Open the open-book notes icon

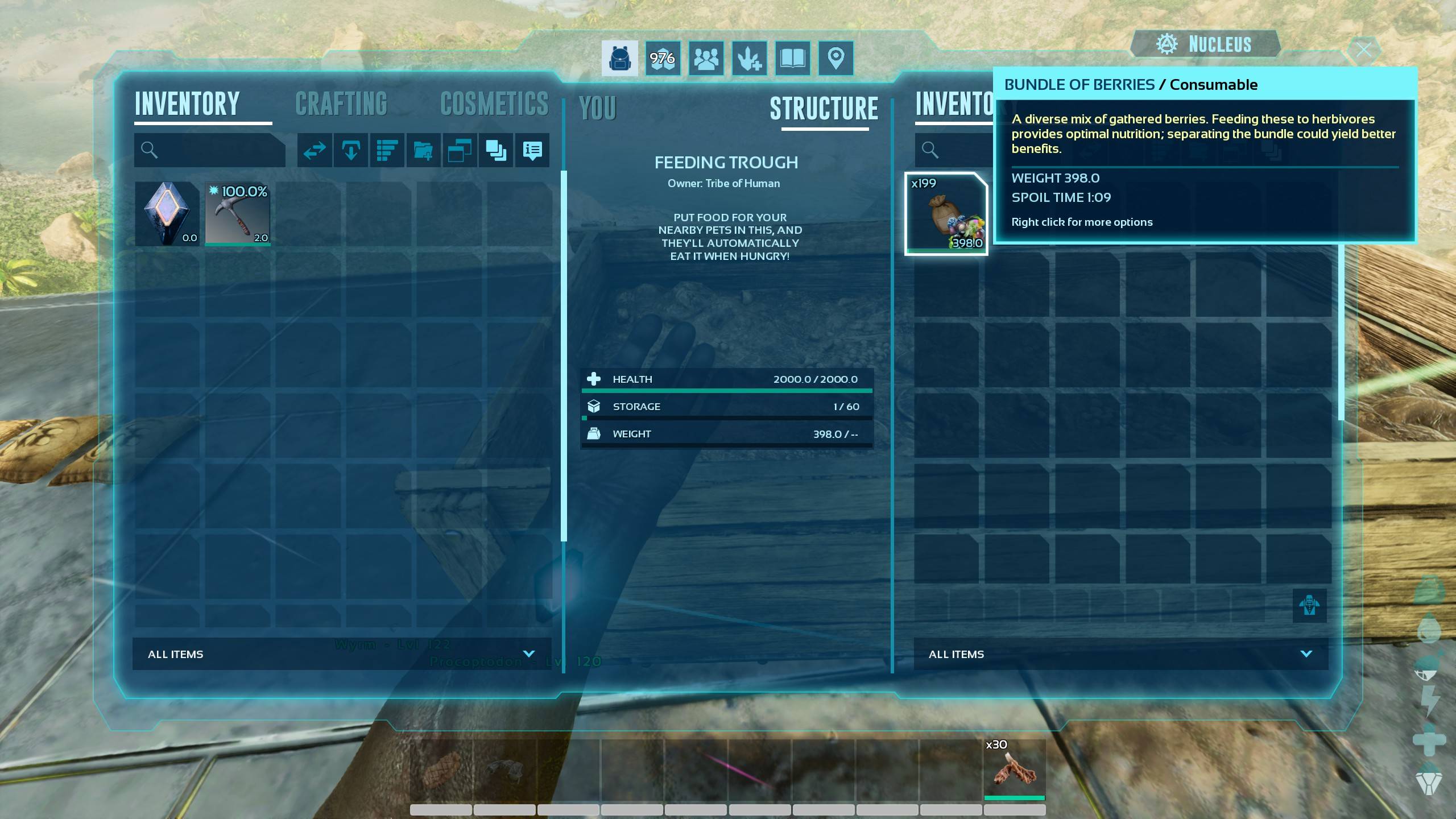792,58
